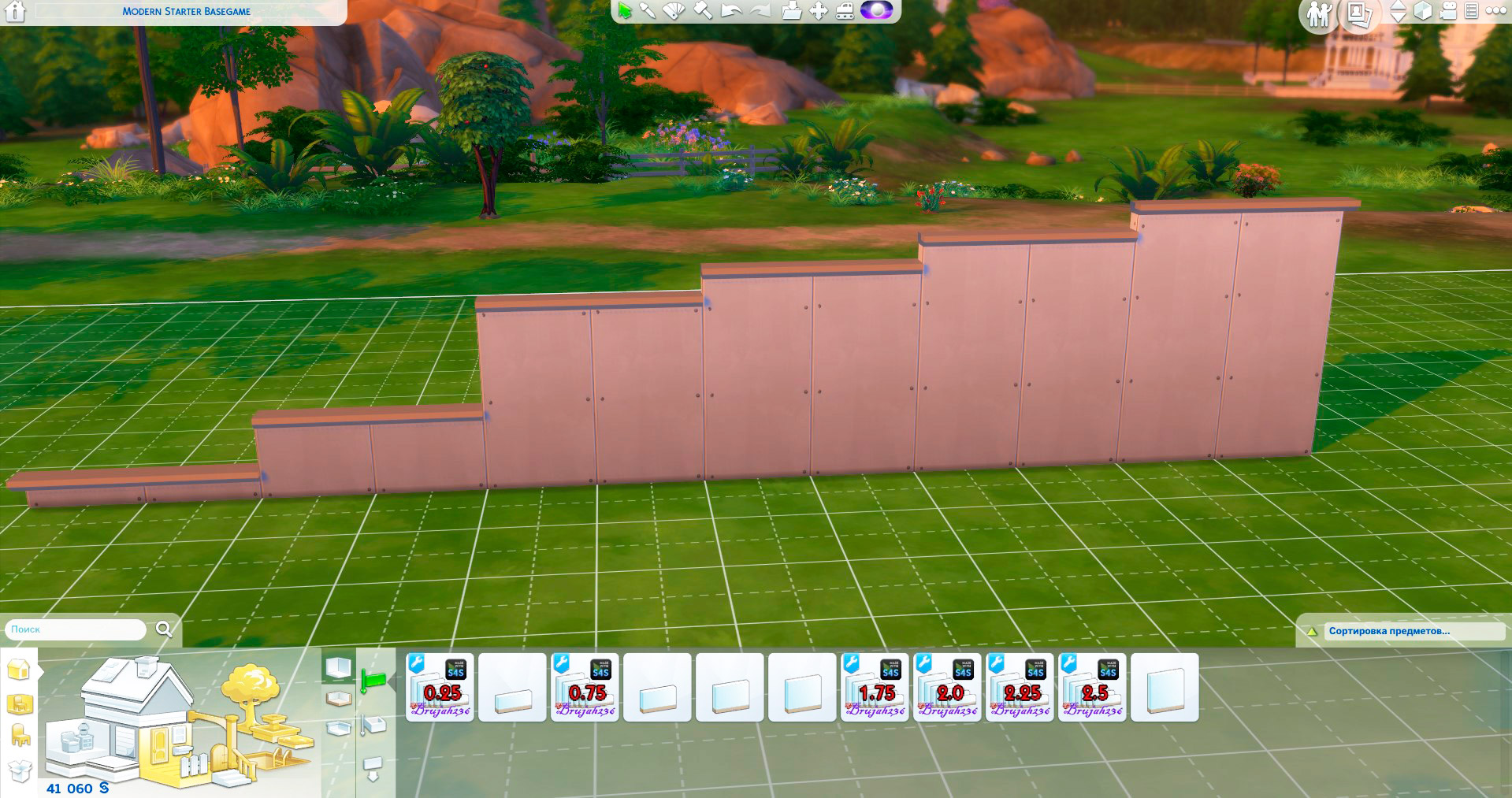The height and width of the screenshot is (798, 1512).
Task: Select the sledgehammer tool
Action: tap(702, 11)
